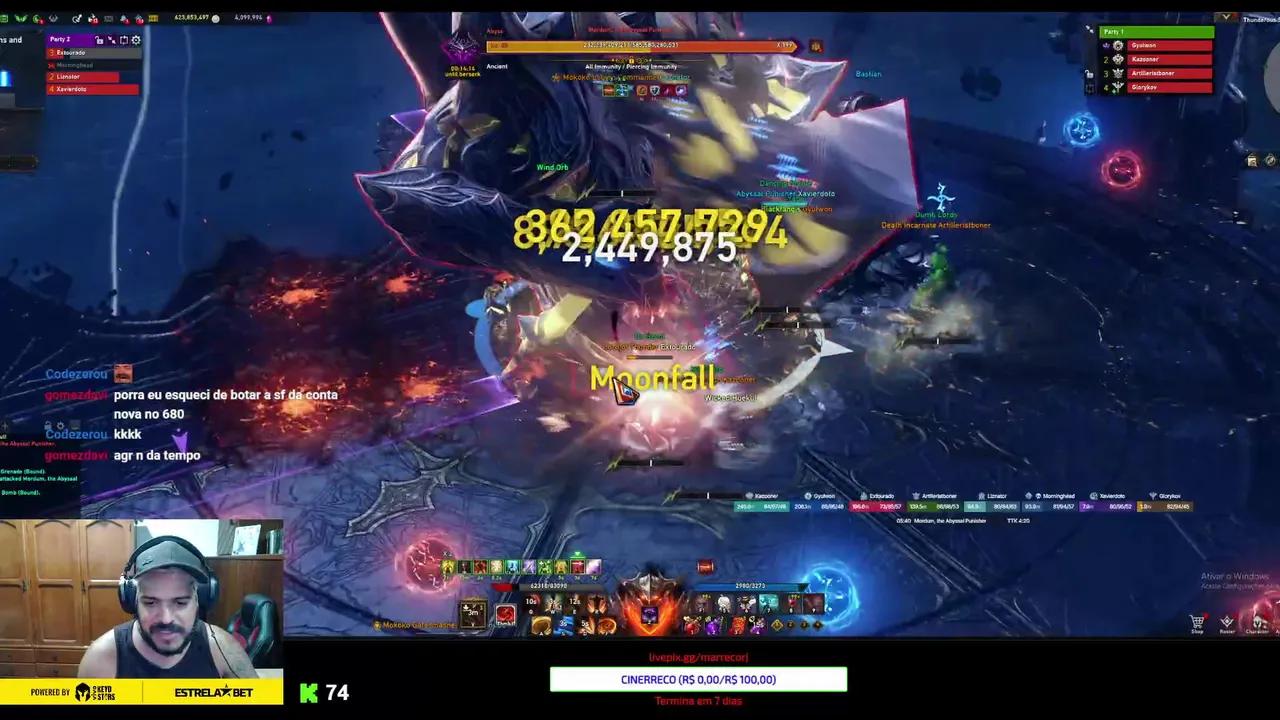Viewport: 1280px width, 720px height.
Task: Open the Party 2 settings gear icon
Action: tap(136, 40)
